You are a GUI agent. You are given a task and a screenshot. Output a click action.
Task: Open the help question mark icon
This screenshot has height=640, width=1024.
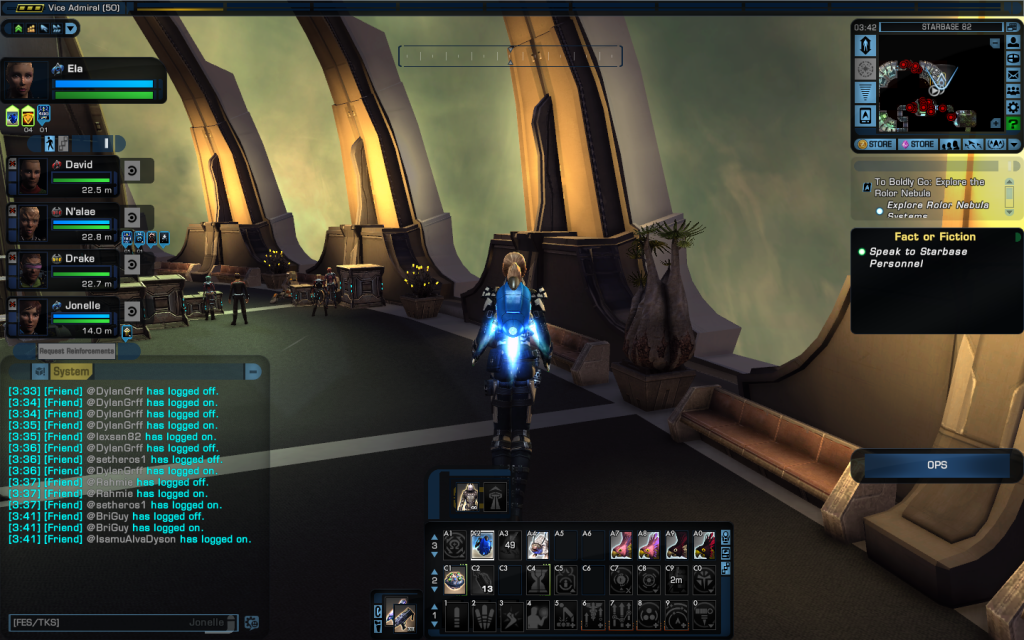pos(1012,123)
